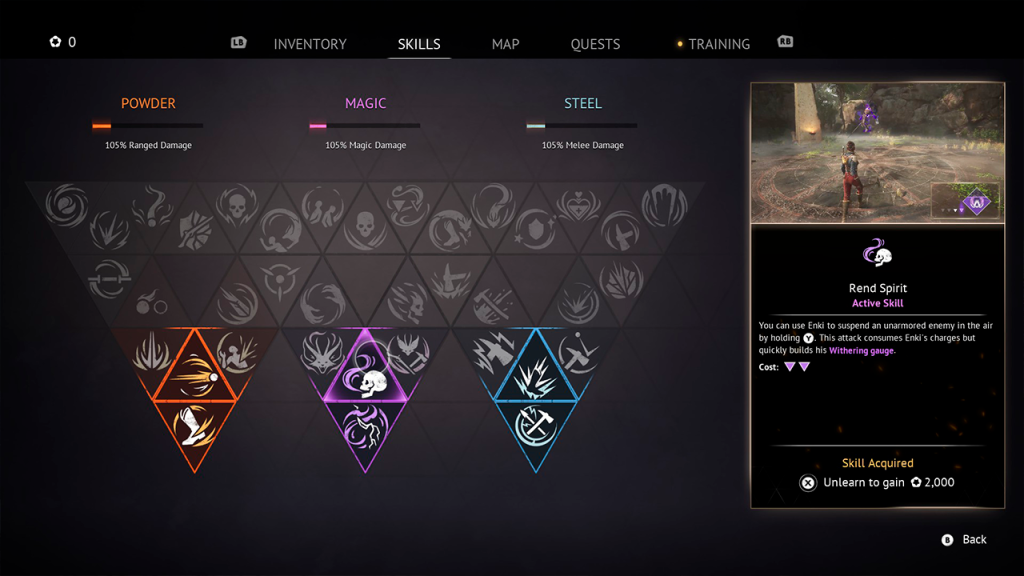Select the Skills tab
This screenshot has height=576, width=1024.
(x=419, y=44)
